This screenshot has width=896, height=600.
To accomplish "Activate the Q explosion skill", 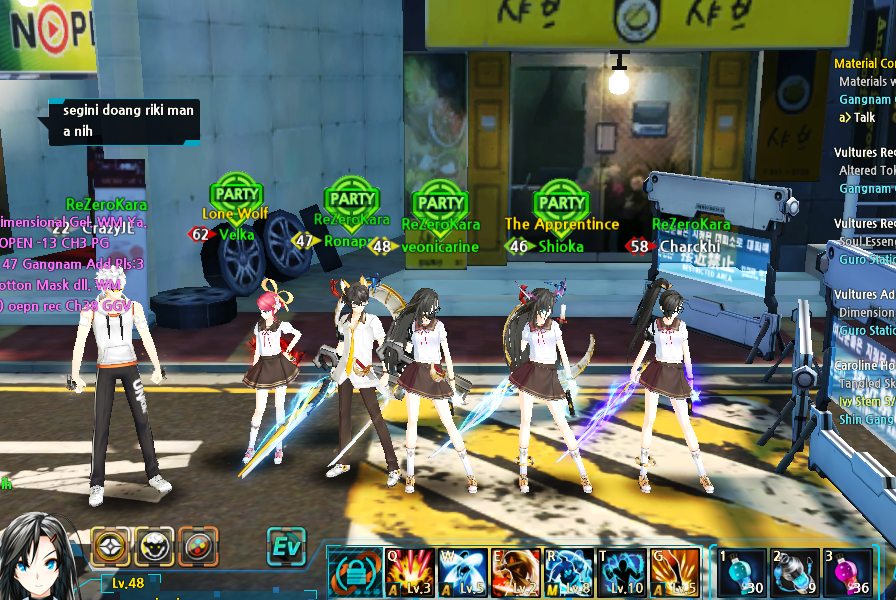I will point(410,572).
